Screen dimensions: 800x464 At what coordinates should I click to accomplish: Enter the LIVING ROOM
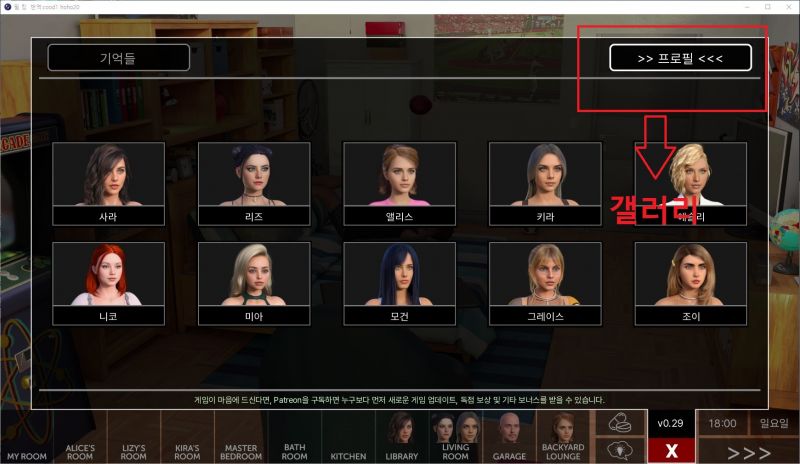coord(456,438)
